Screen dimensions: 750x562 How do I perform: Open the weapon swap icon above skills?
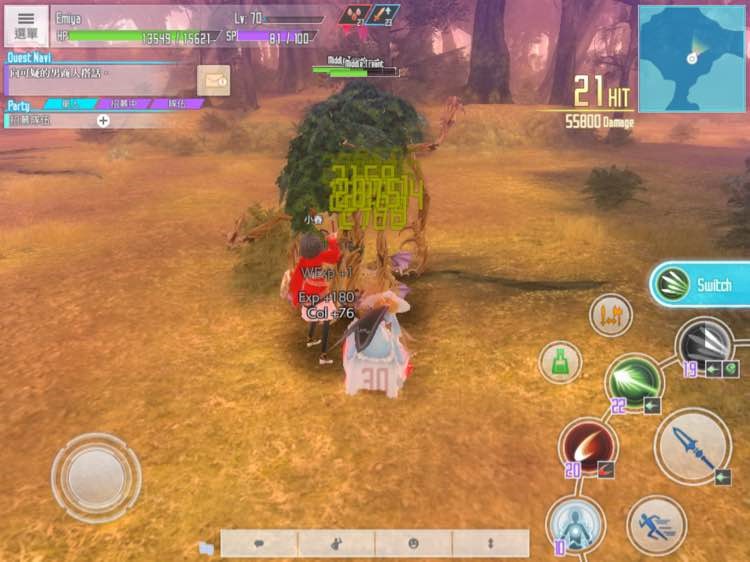(610, 316)
